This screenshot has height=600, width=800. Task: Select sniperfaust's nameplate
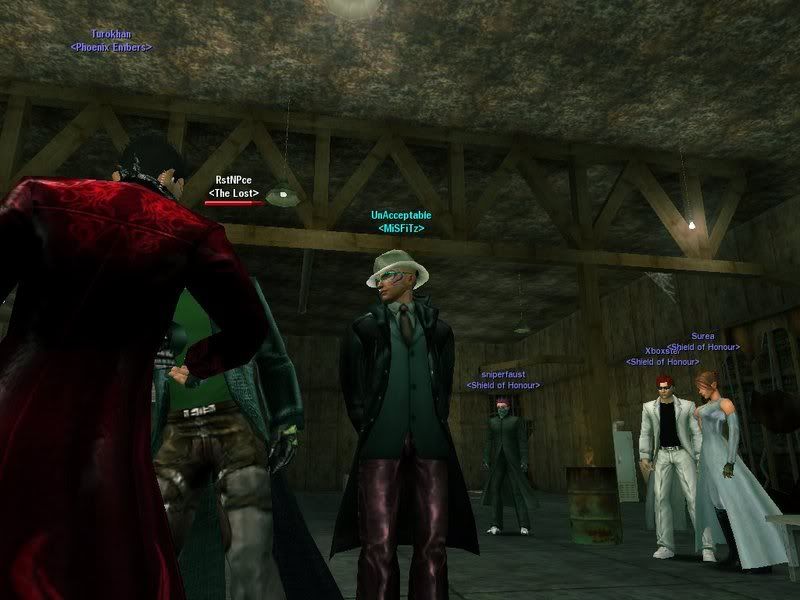tap(503, 374)
